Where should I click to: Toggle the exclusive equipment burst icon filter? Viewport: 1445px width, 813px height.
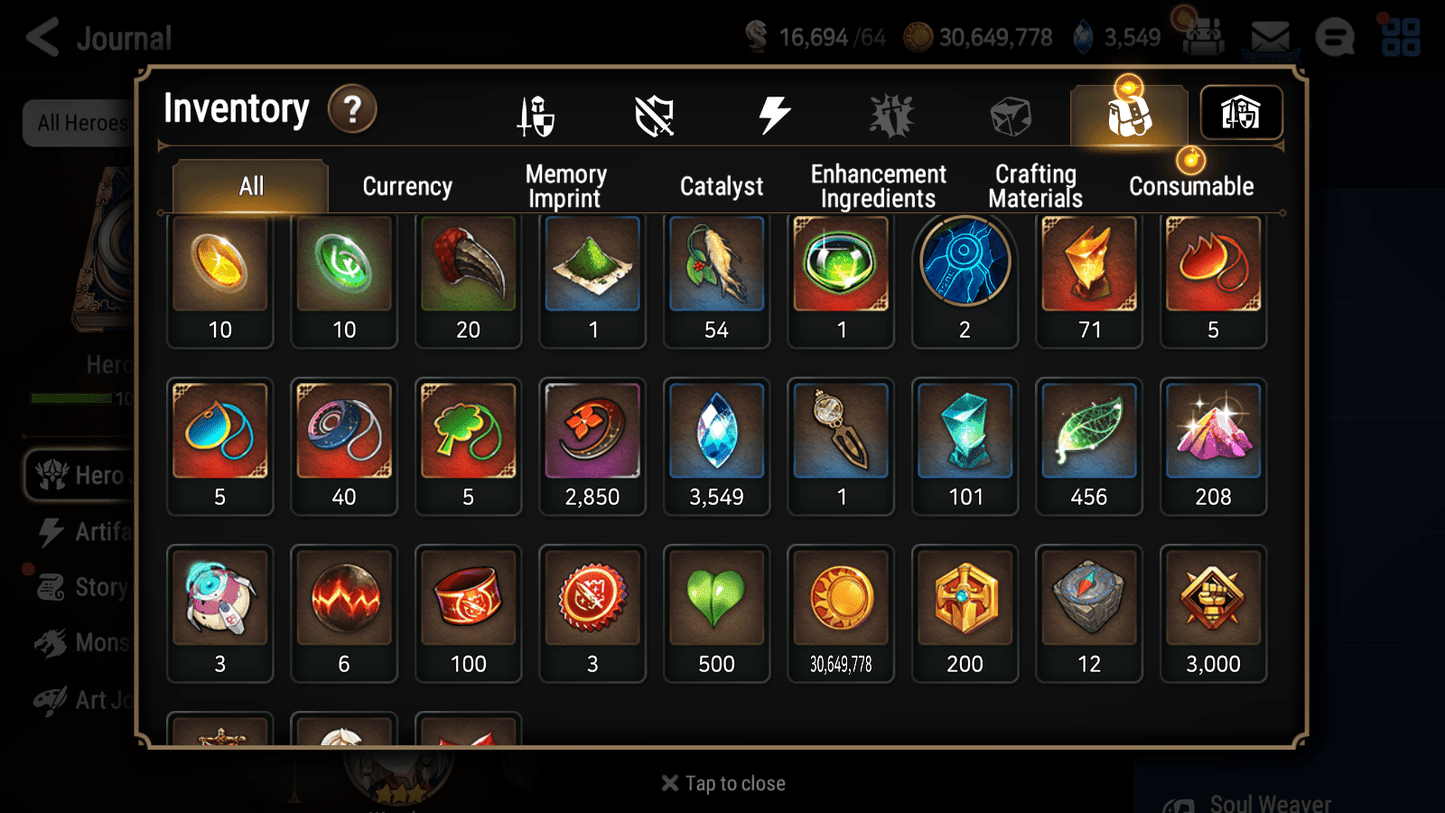pos(890,113)
